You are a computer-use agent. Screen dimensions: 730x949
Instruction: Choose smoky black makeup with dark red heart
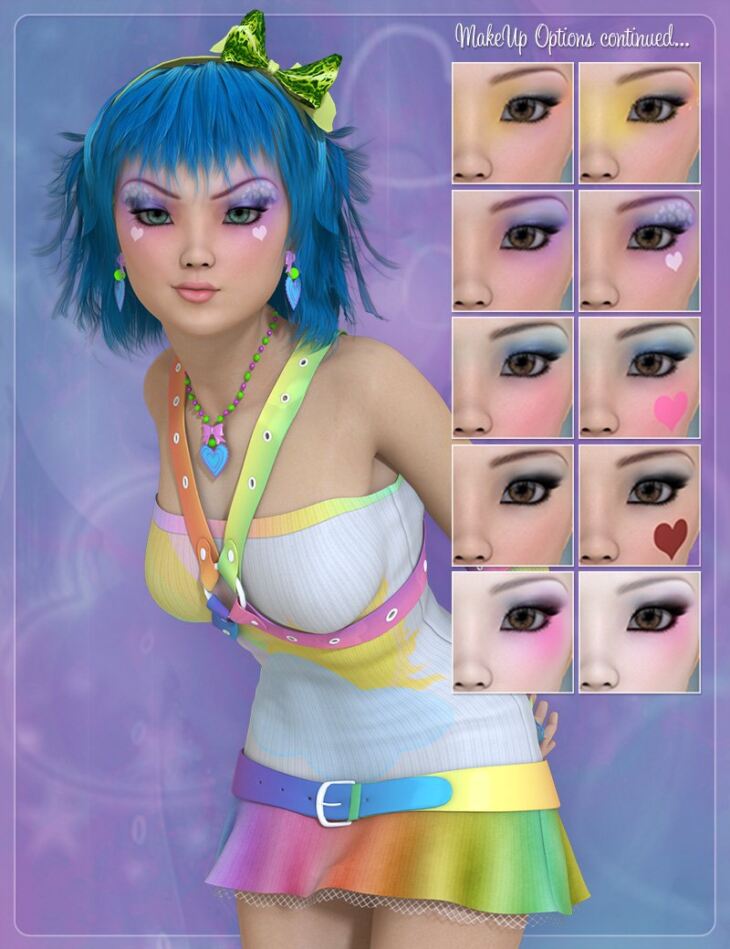click(639, 505)
